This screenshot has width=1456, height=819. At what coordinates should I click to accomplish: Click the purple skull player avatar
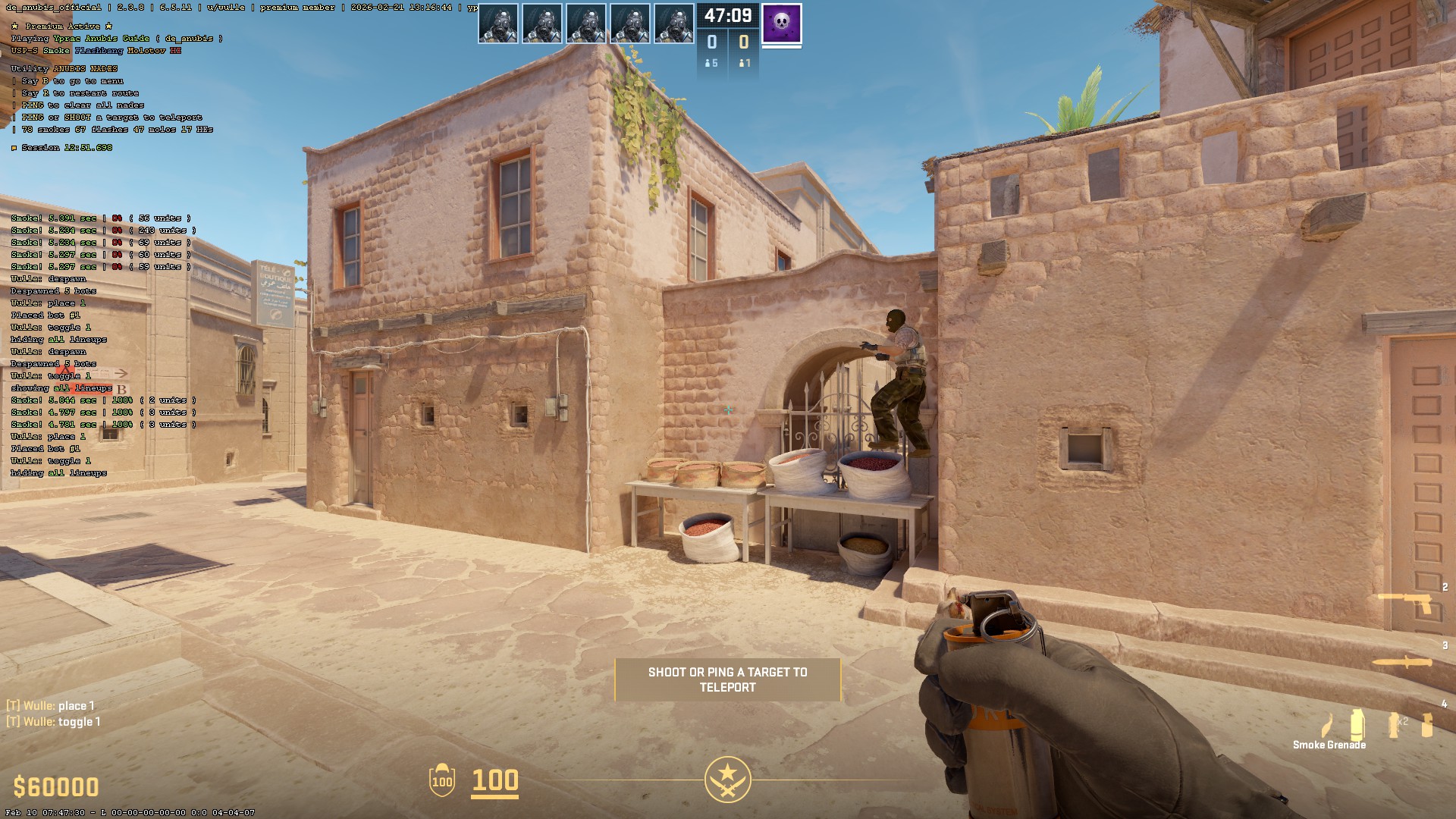click(781, 23)
